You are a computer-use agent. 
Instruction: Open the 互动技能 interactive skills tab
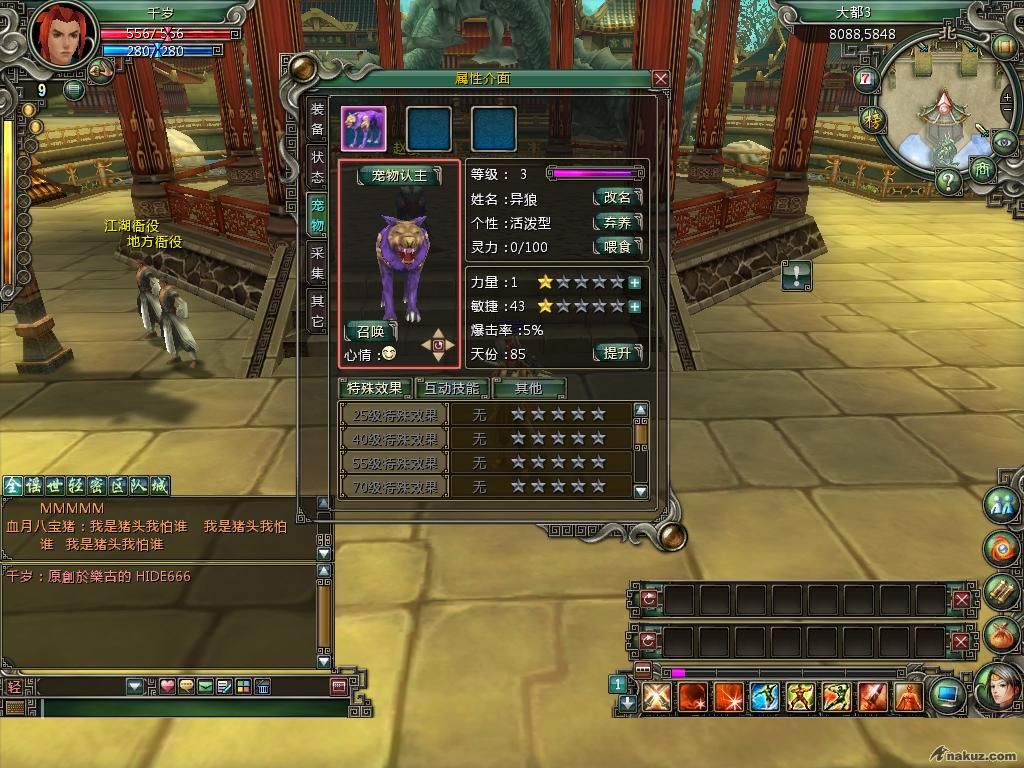452,388
